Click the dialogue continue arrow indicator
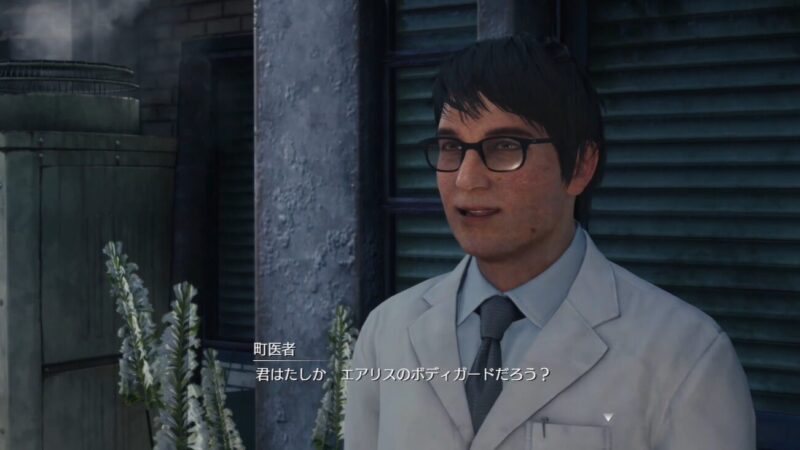The image size is (800, 450). pyautogui.click(x=607, y=417)
